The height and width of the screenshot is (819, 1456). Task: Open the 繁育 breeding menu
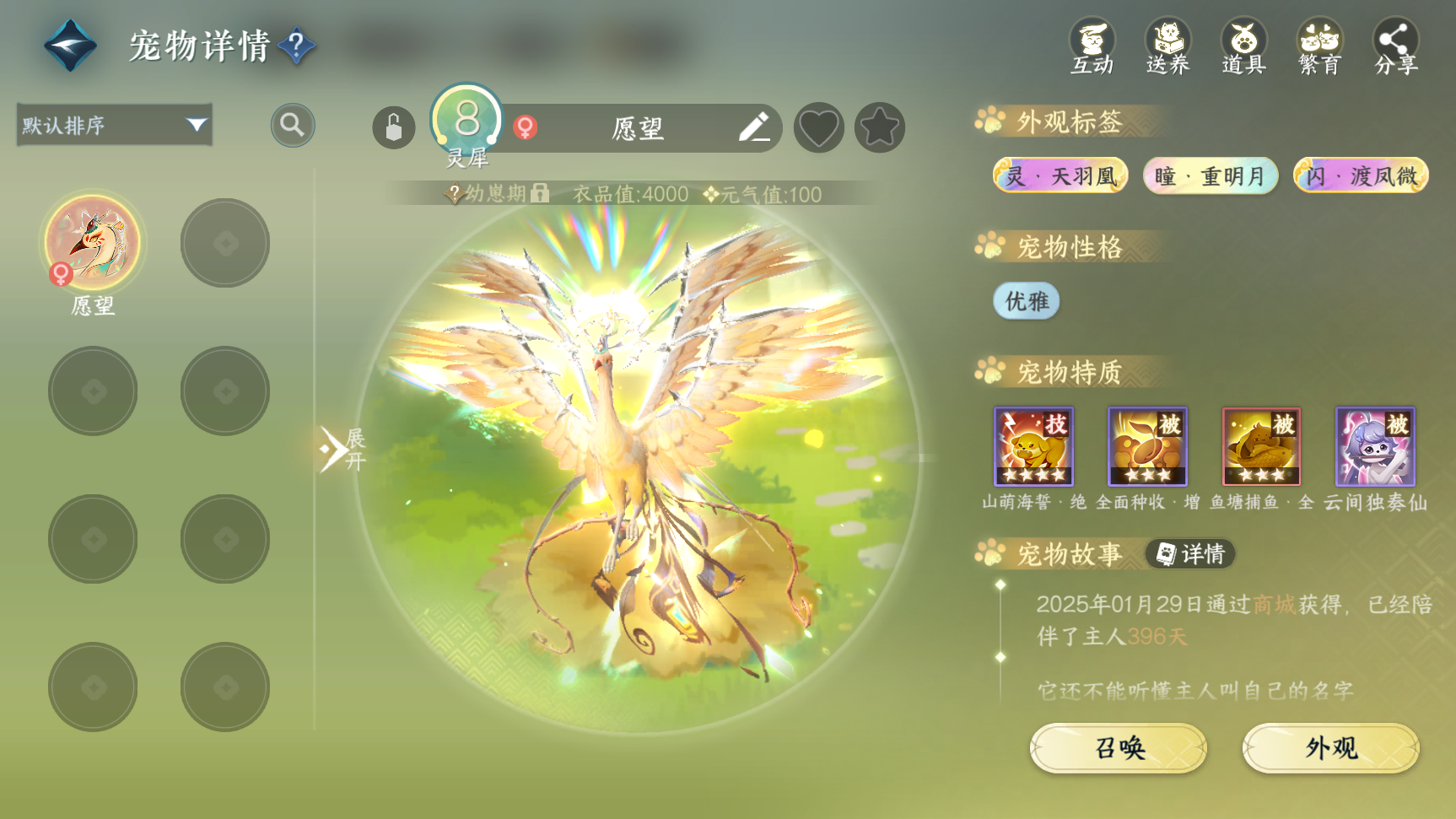1319,47
